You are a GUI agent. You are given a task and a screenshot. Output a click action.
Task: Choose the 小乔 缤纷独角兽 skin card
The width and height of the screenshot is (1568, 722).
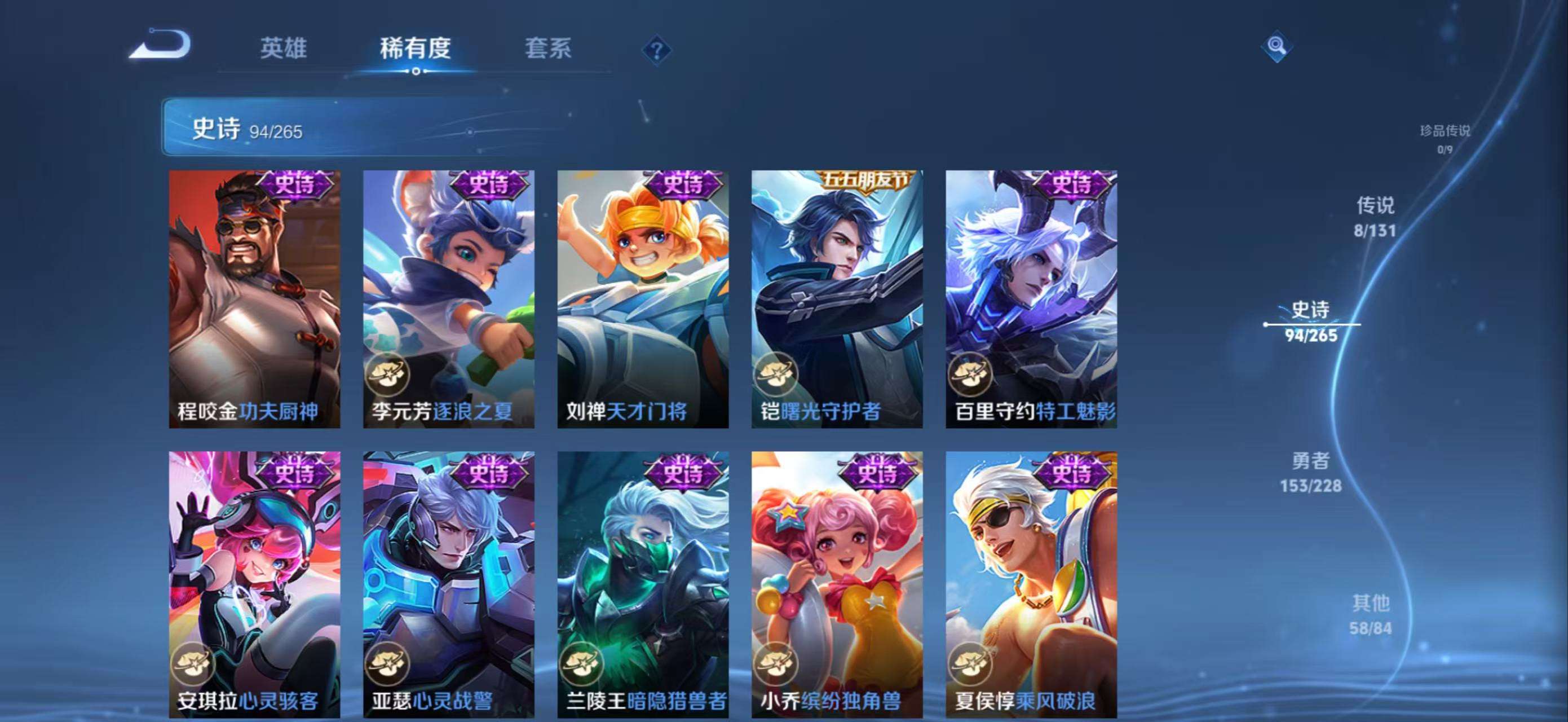click(x=837, y=584)
